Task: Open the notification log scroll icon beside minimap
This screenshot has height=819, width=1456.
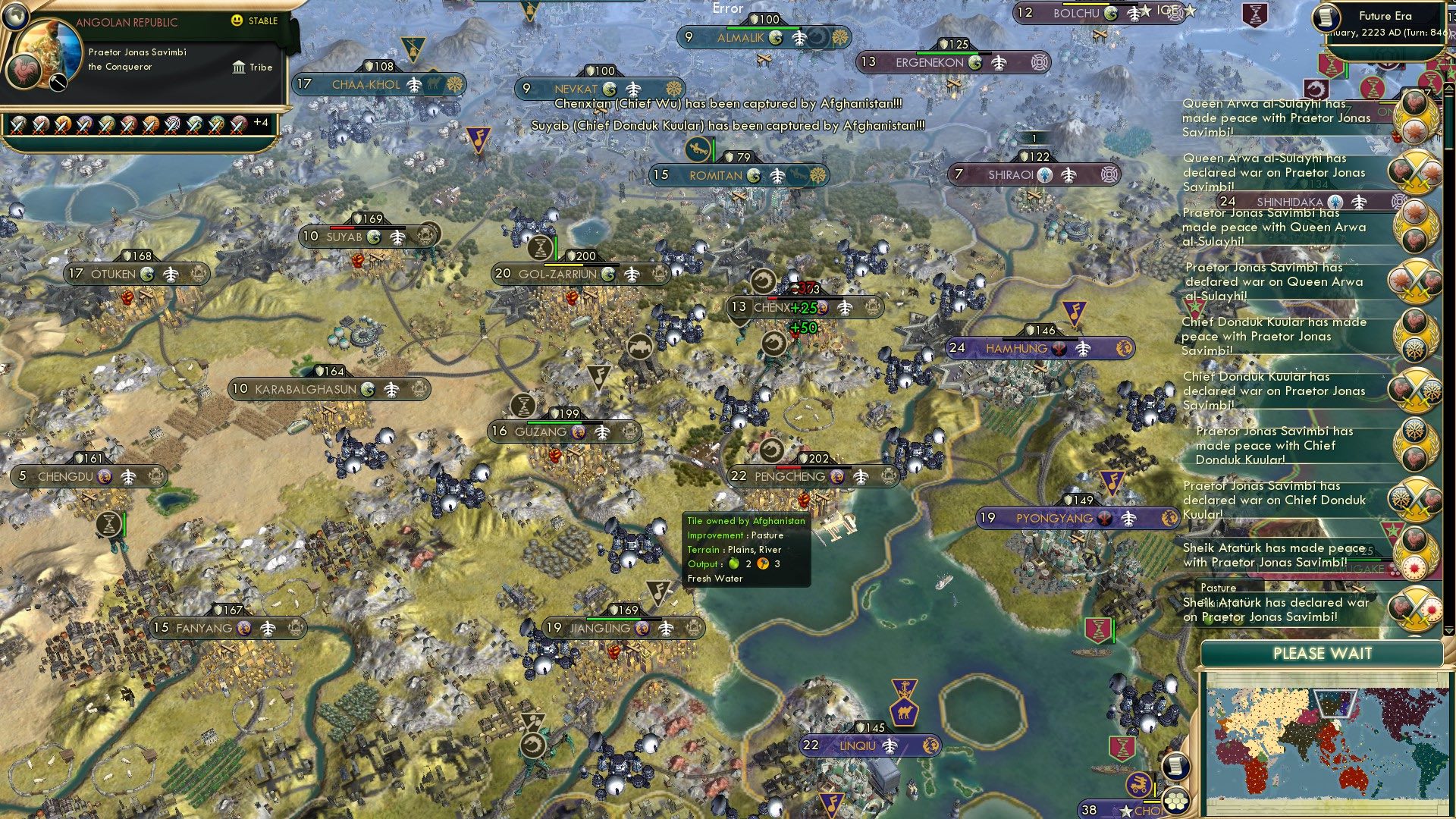Action: pyautogui.click(x=1177, y=767)
